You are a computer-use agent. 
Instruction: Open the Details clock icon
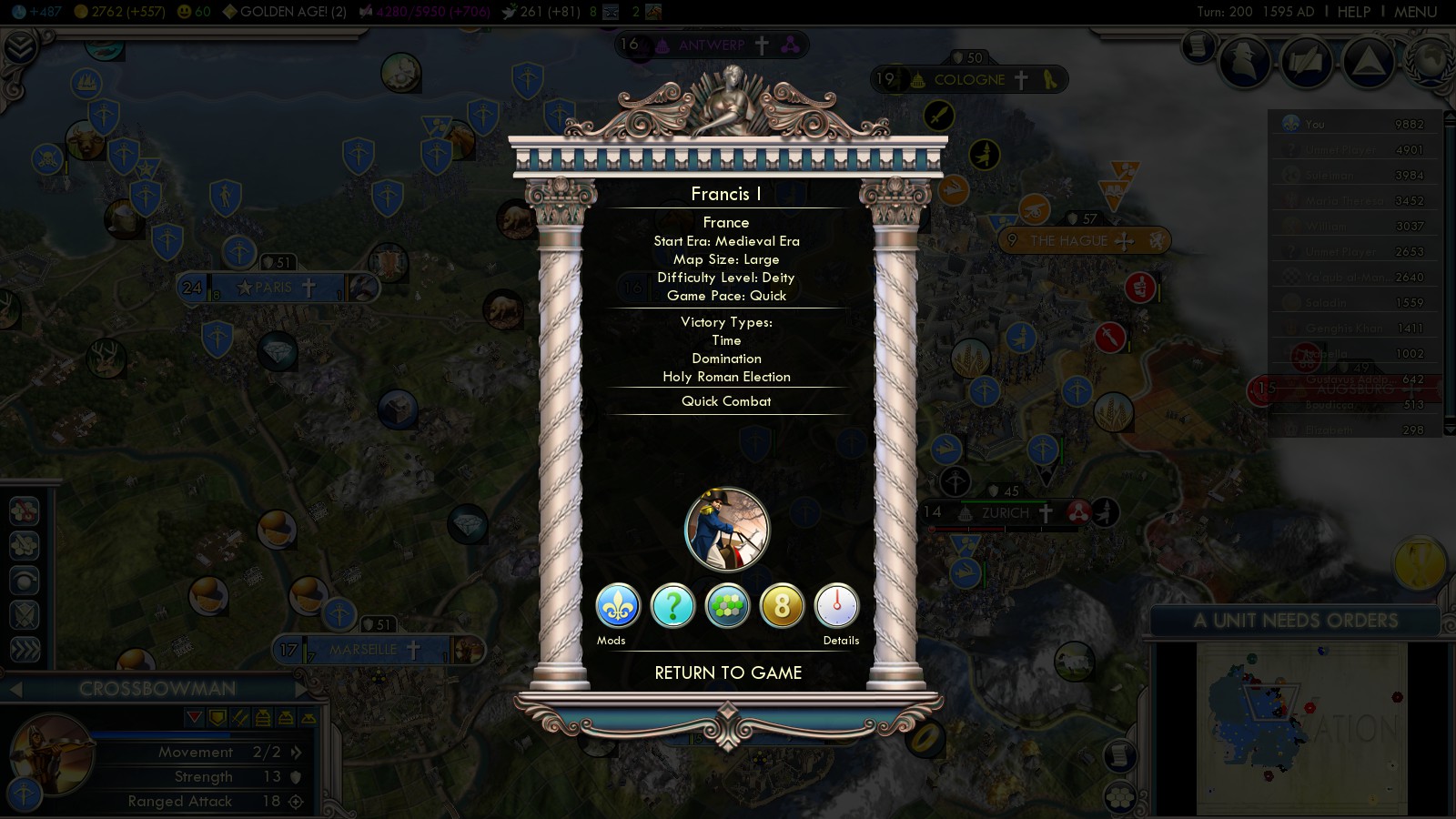[836, 606]
